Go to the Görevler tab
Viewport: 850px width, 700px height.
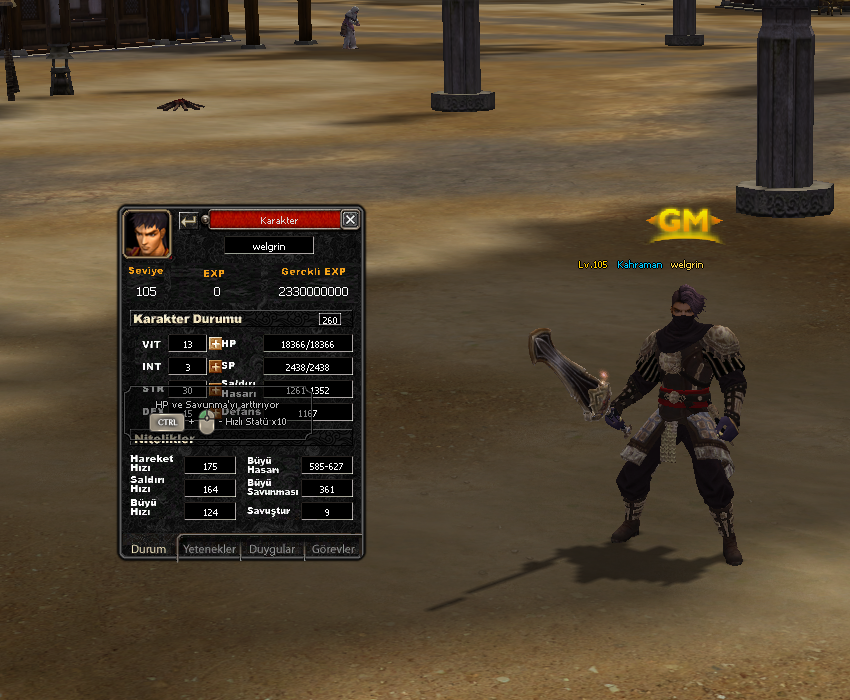click(x=333, y=549)
